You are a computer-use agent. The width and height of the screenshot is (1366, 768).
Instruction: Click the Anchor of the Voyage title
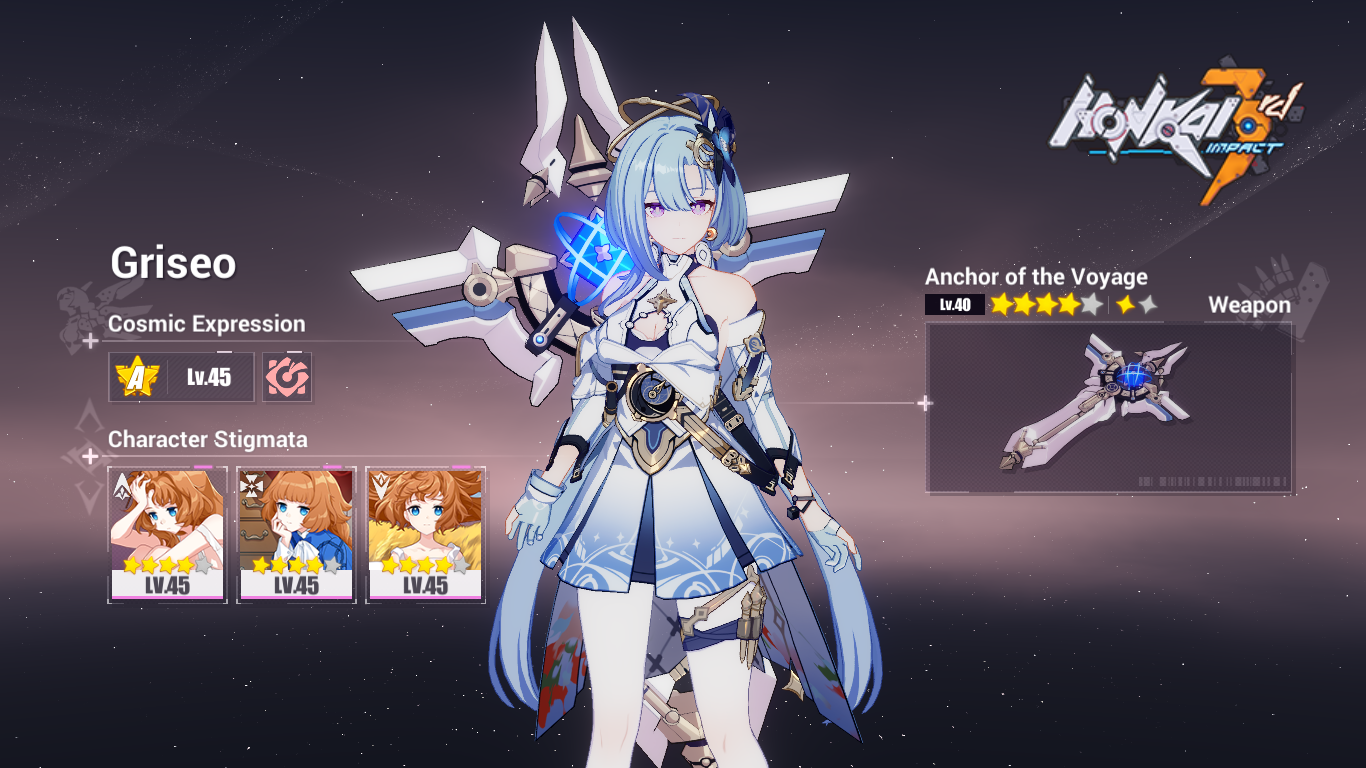click(x=1037, y=277)
